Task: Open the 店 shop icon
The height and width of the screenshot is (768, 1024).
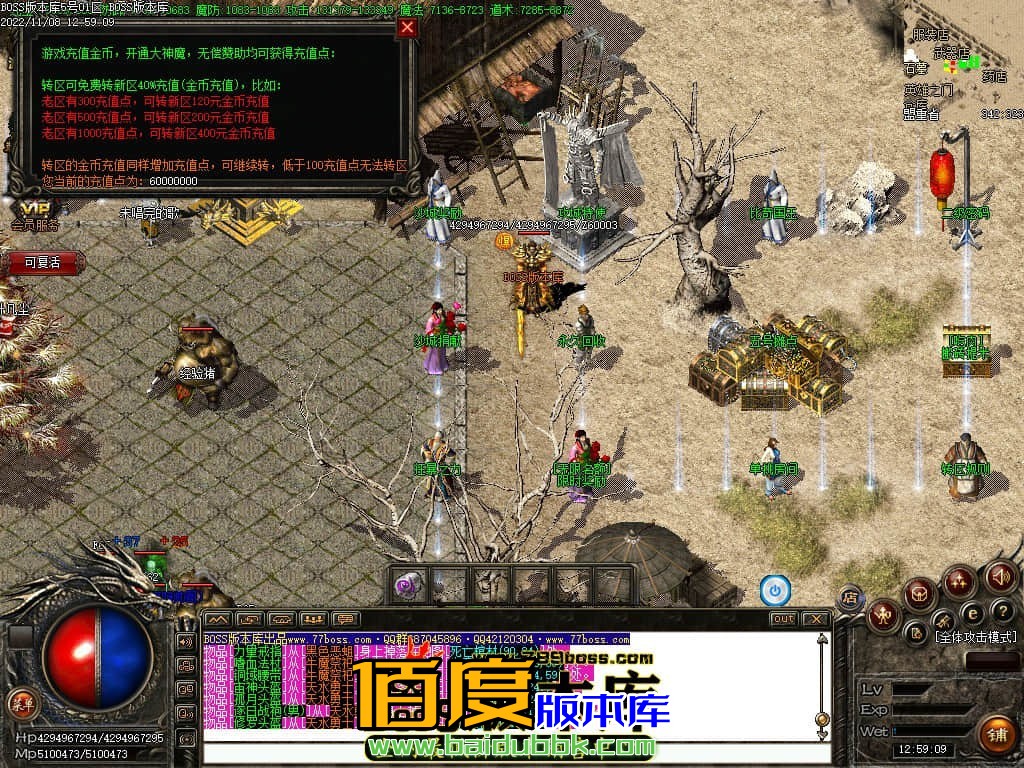Action: coord(849,598)
